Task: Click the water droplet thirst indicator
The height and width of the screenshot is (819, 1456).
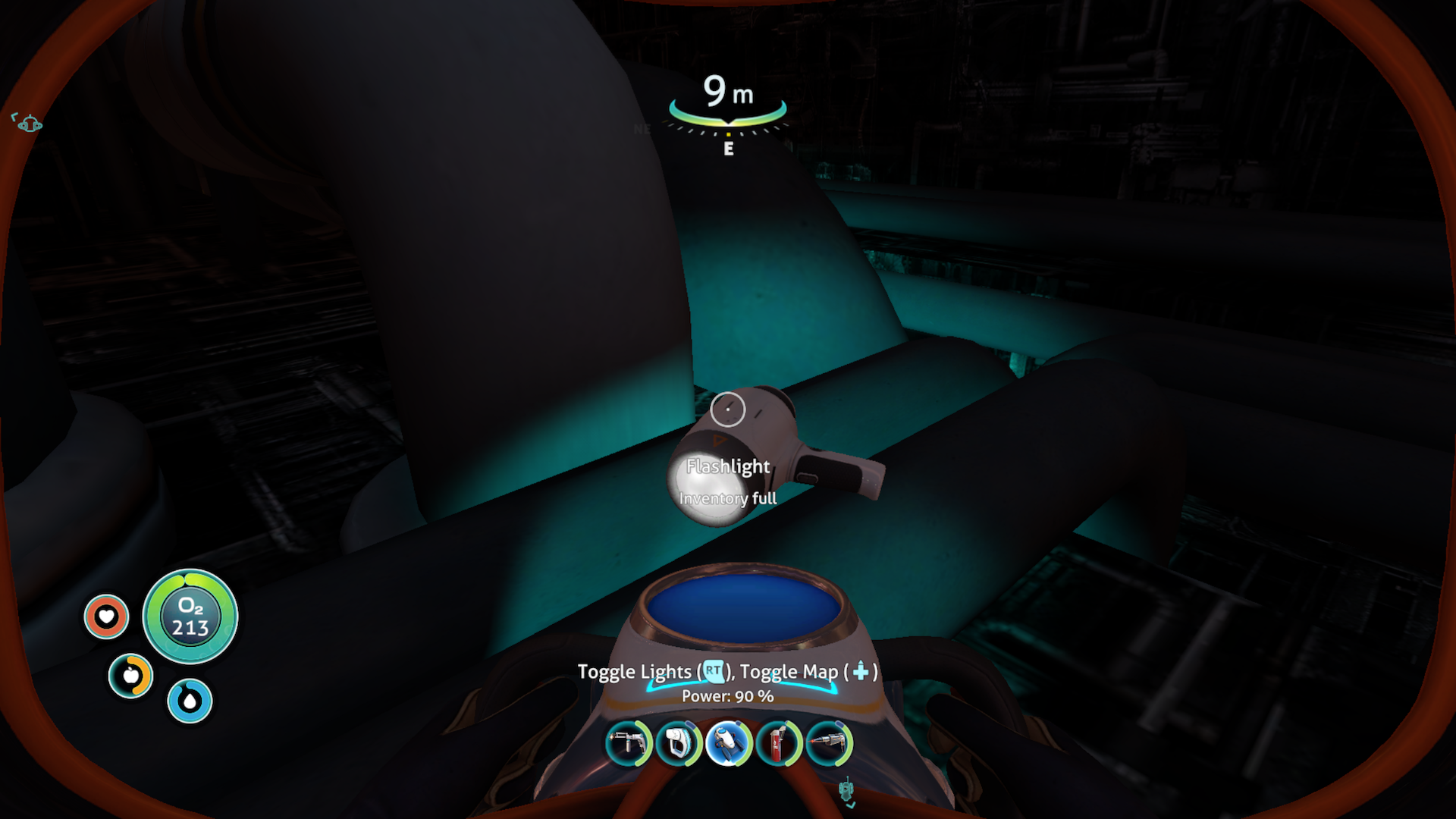Action: (189, 700)
